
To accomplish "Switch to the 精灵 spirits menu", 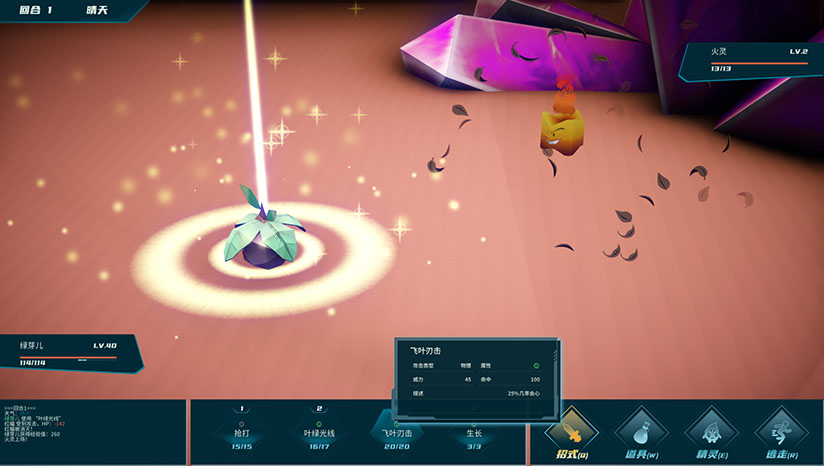I will pos(711,432).
